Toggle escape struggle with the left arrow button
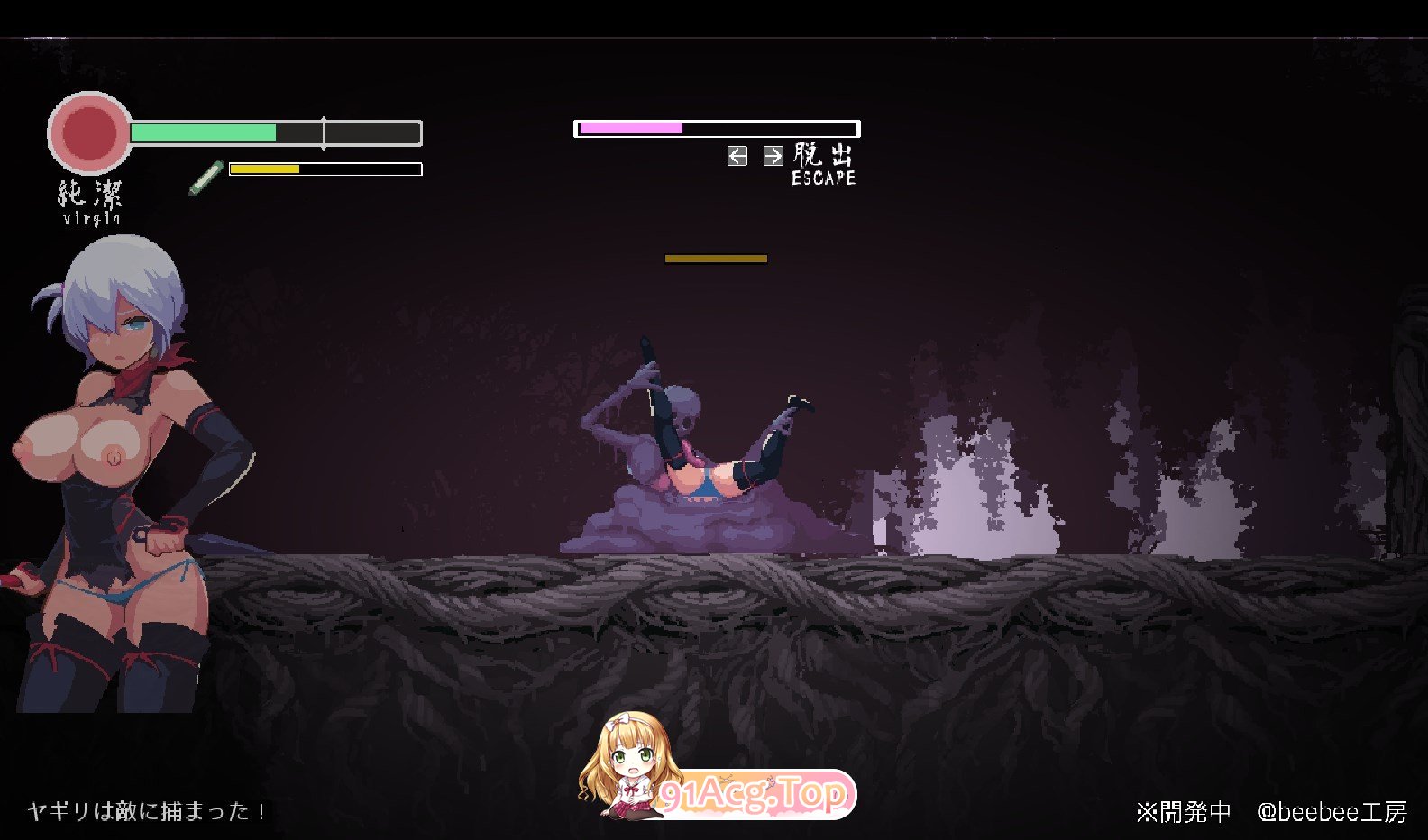The height and width of the screenshot is (840, 1428). click(737, 155)
